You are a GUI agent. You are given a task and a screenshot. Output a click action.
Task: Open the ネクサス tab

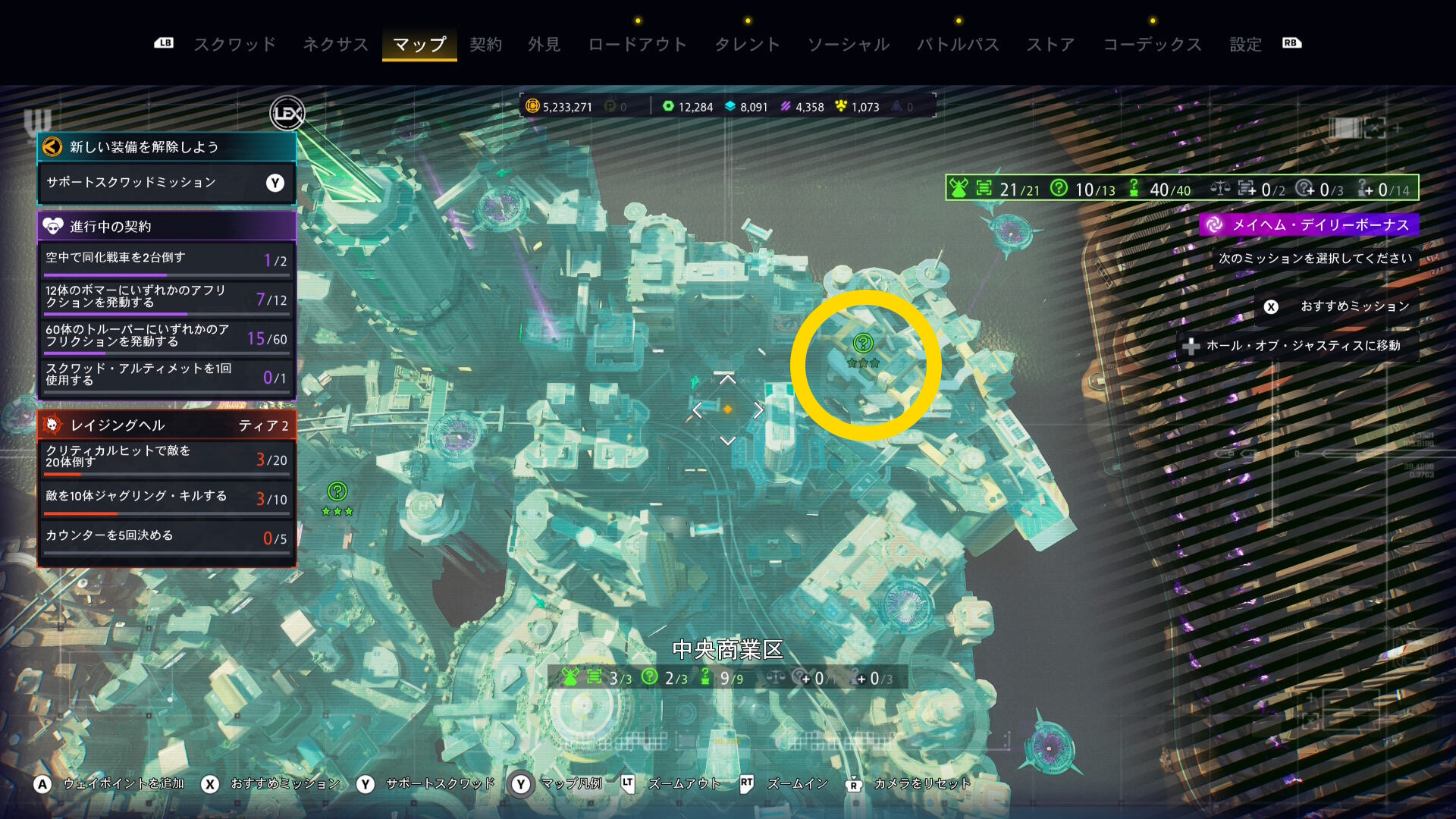(x=335, y=44)
